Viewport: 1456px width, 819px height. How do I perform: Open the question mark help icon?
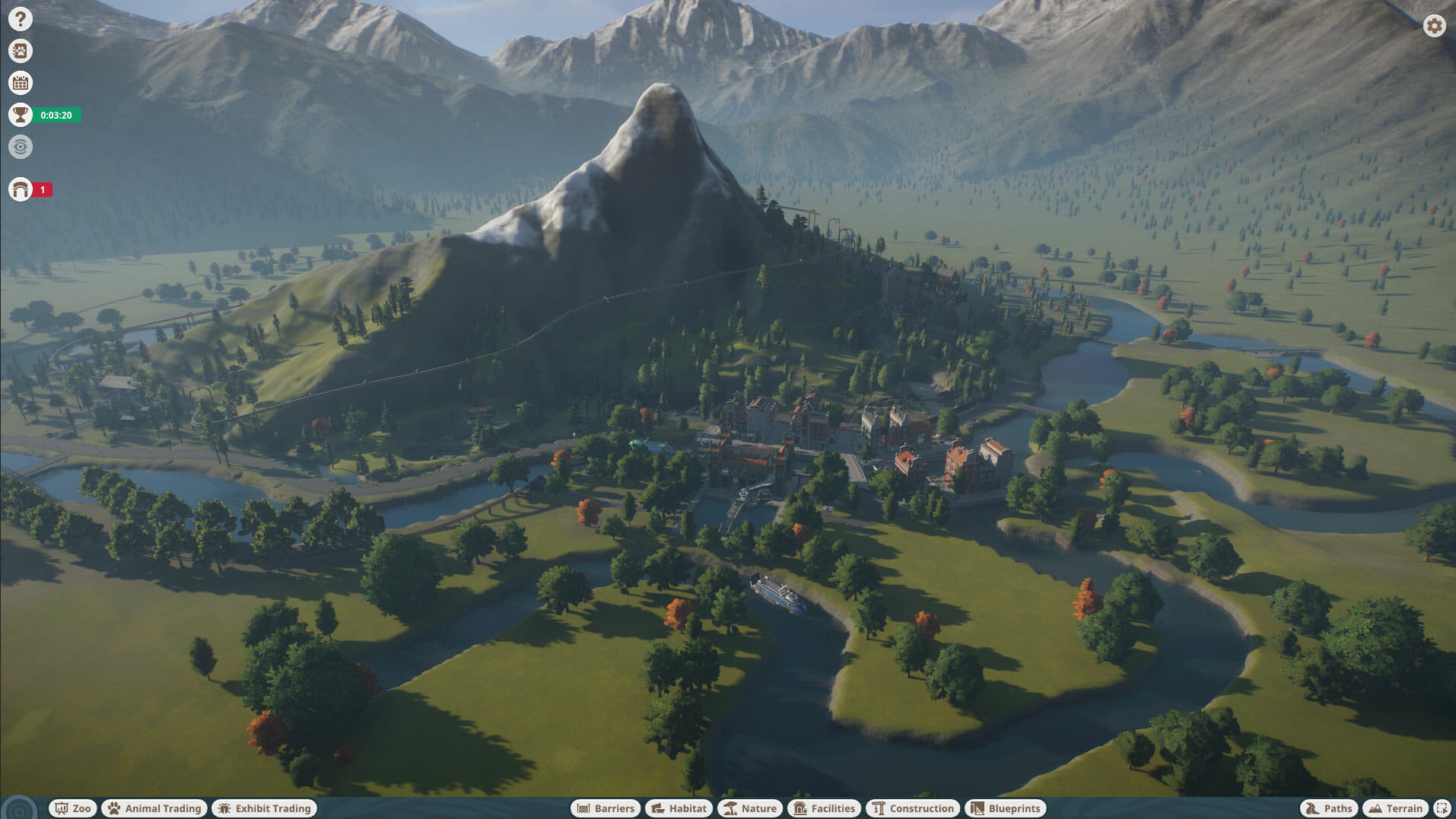click(21, 19)
